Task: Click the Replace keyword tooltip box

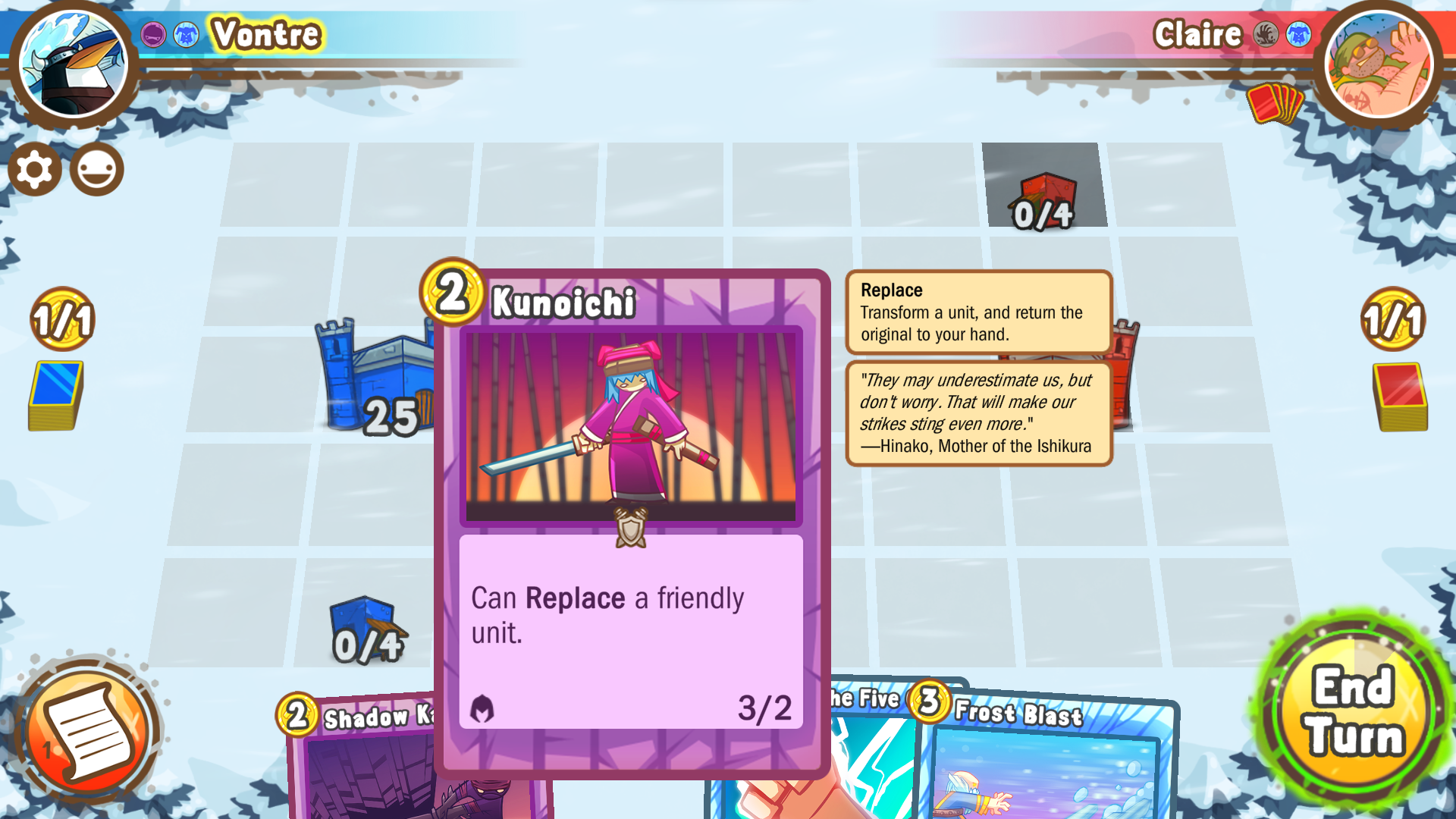Action: 977,312
